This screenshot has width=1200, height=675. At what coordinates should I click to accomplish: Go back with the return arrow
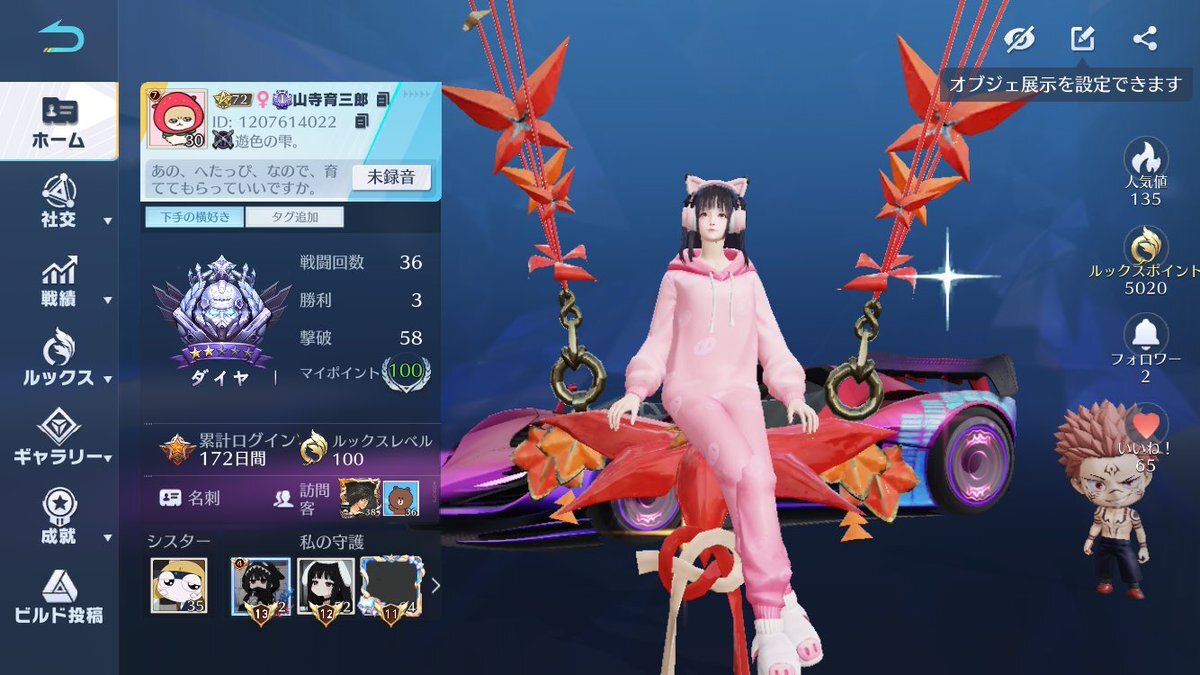(x=61, y=38)
